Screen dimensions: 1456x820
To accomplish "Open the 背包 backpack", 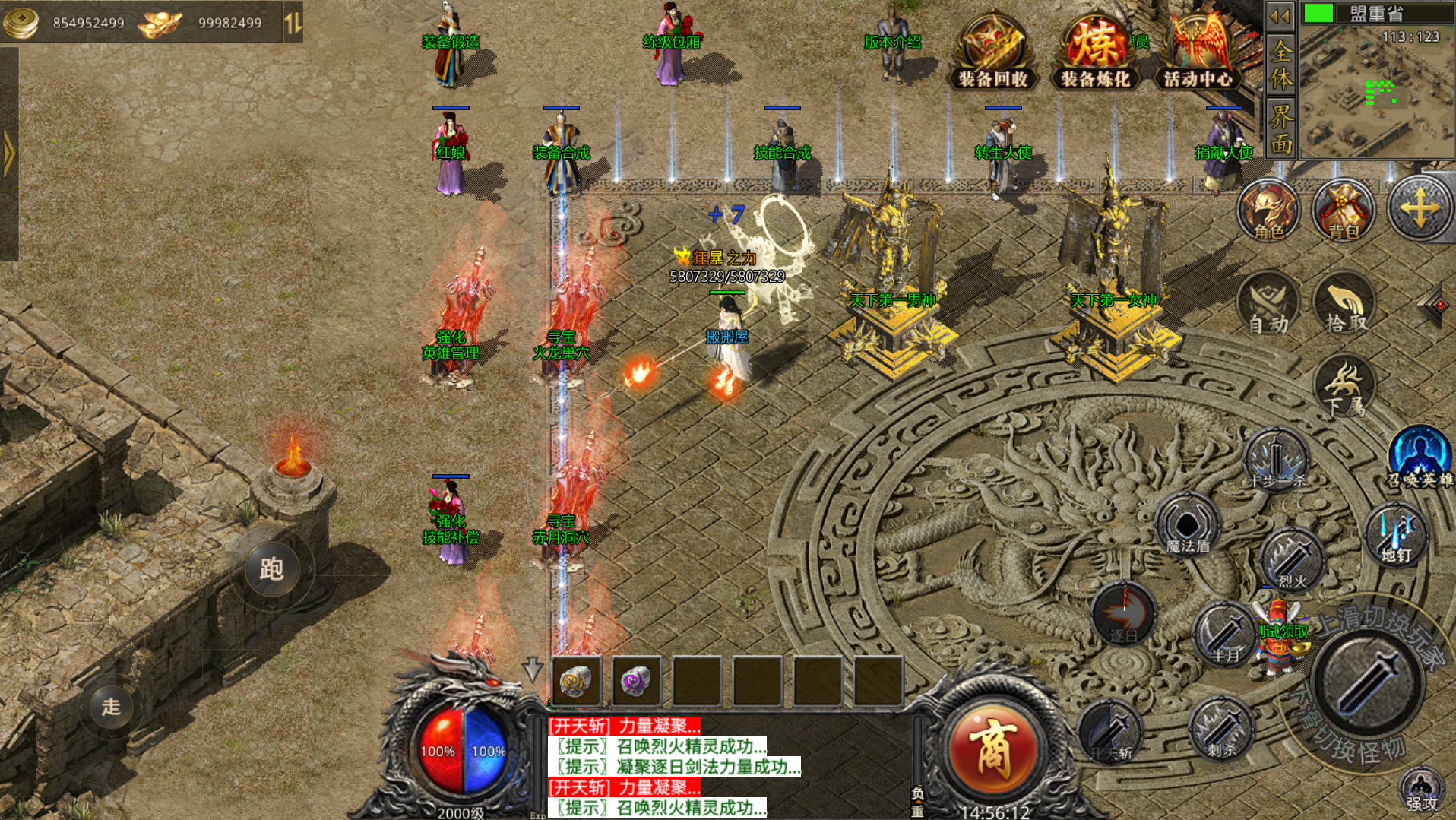I will (x=1343, y=211).
